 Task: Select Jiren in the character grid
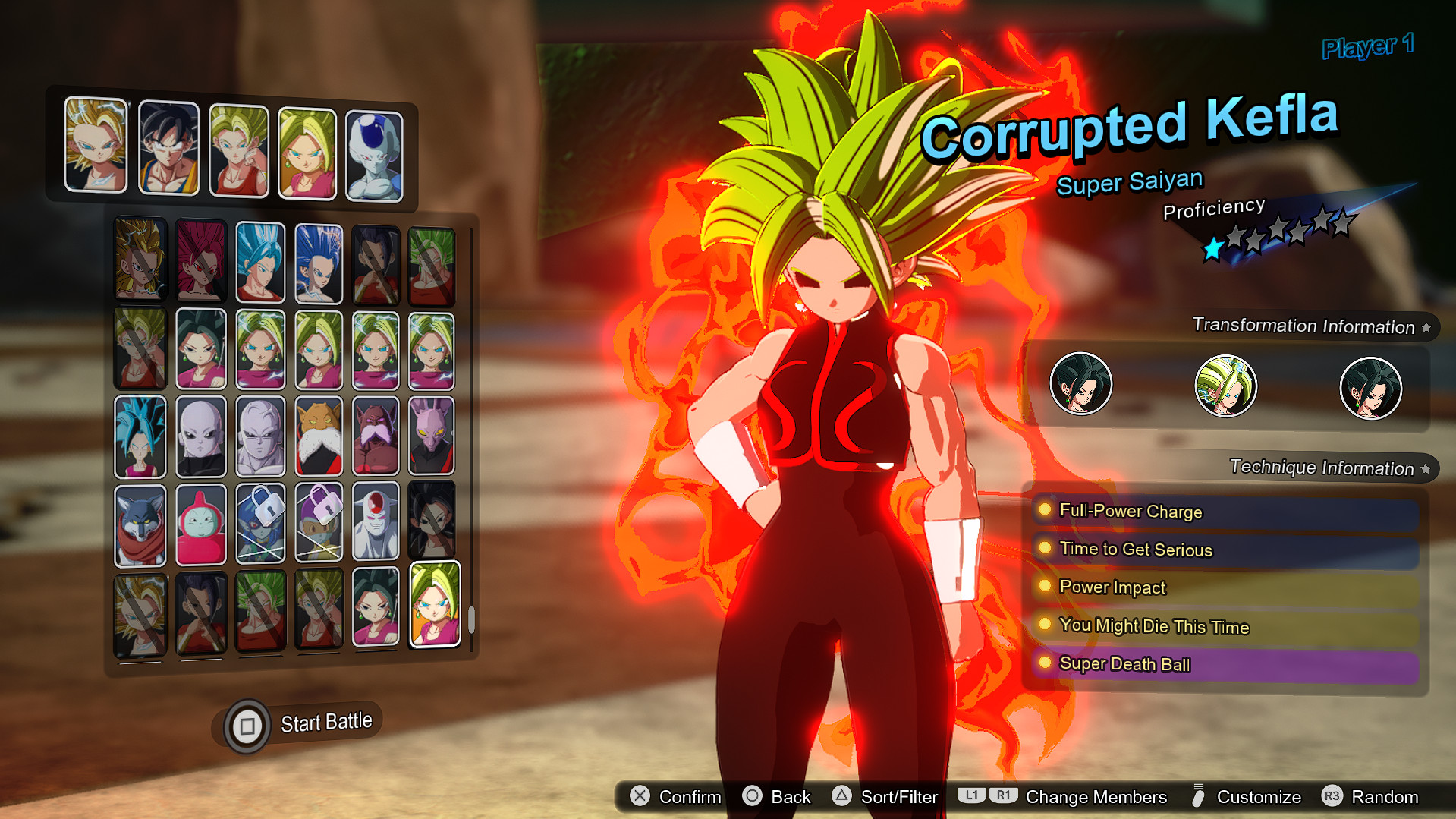click(200, 435)
